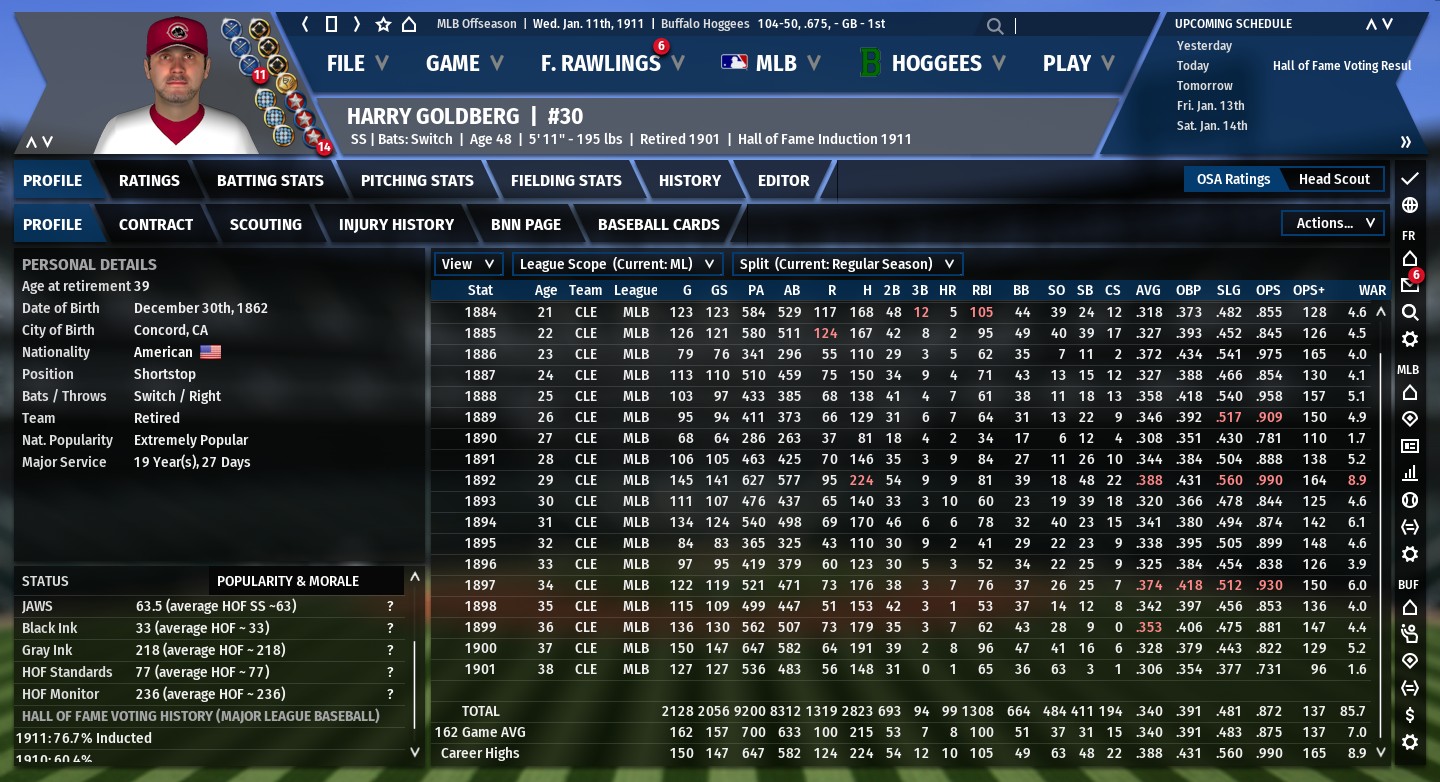Open the FILE menu
1440x782 pixels.
(x=356, y=63)
